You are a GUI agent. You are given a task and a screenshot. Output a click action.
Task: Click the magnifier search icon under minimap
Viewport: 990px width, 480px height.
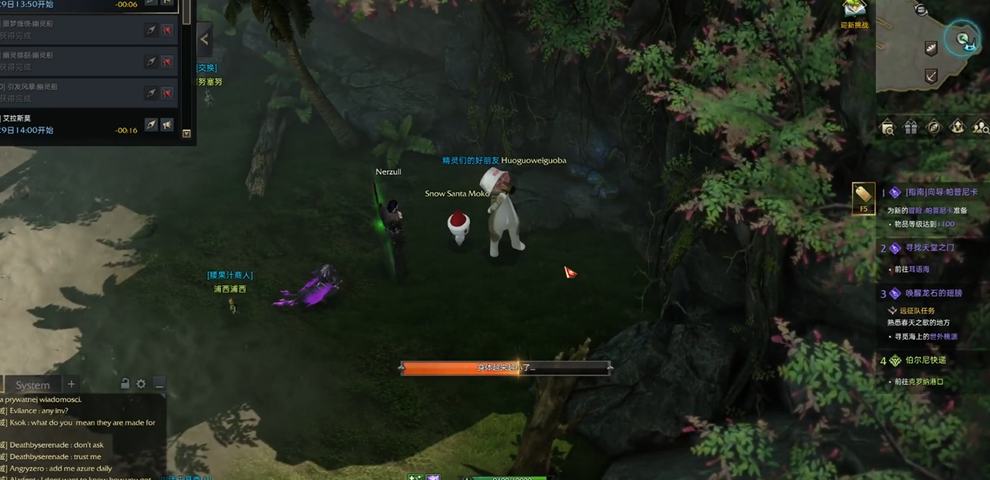[887, 127]
